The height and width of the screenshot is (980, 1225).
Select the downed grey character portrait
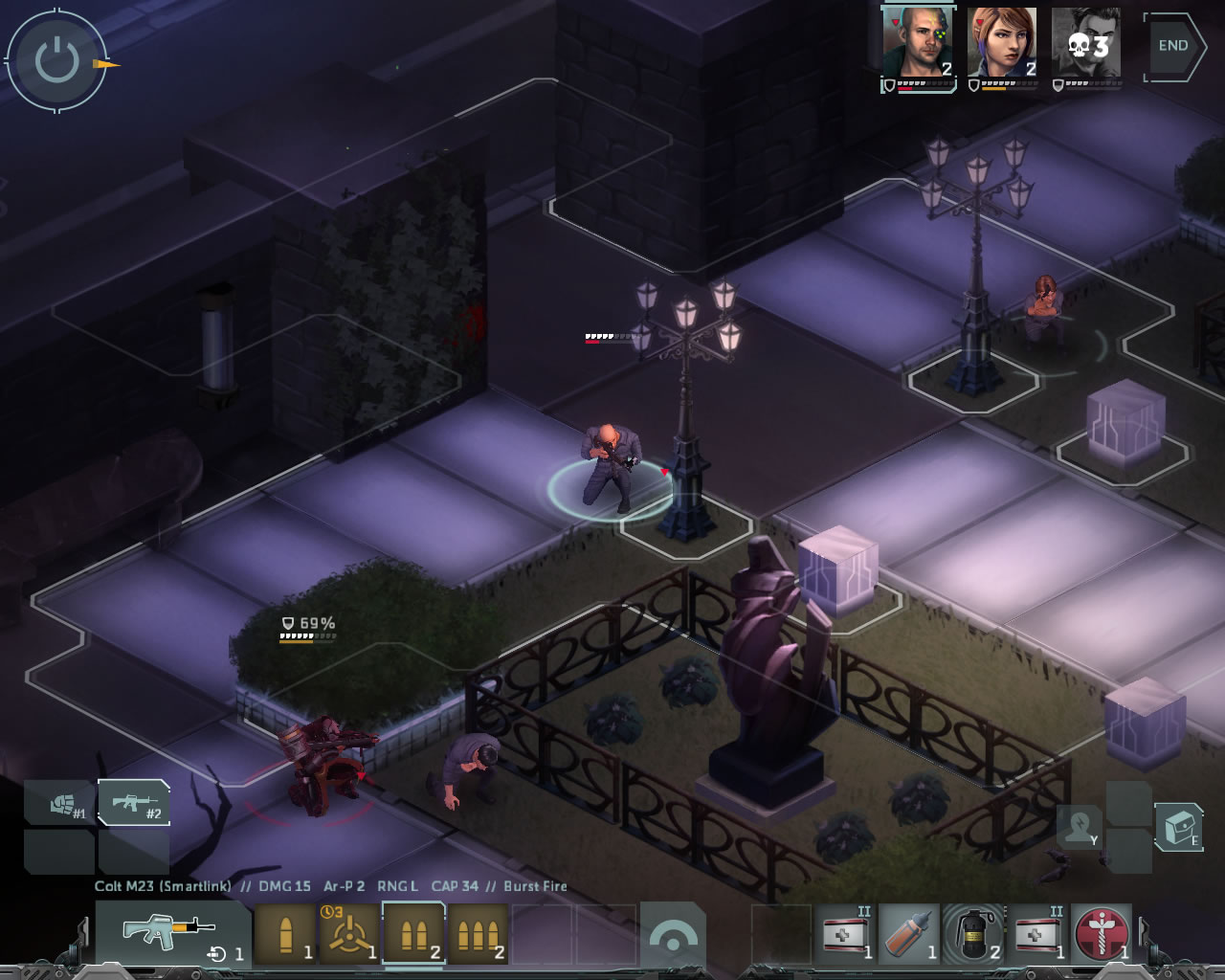(x=1086, y=43)
